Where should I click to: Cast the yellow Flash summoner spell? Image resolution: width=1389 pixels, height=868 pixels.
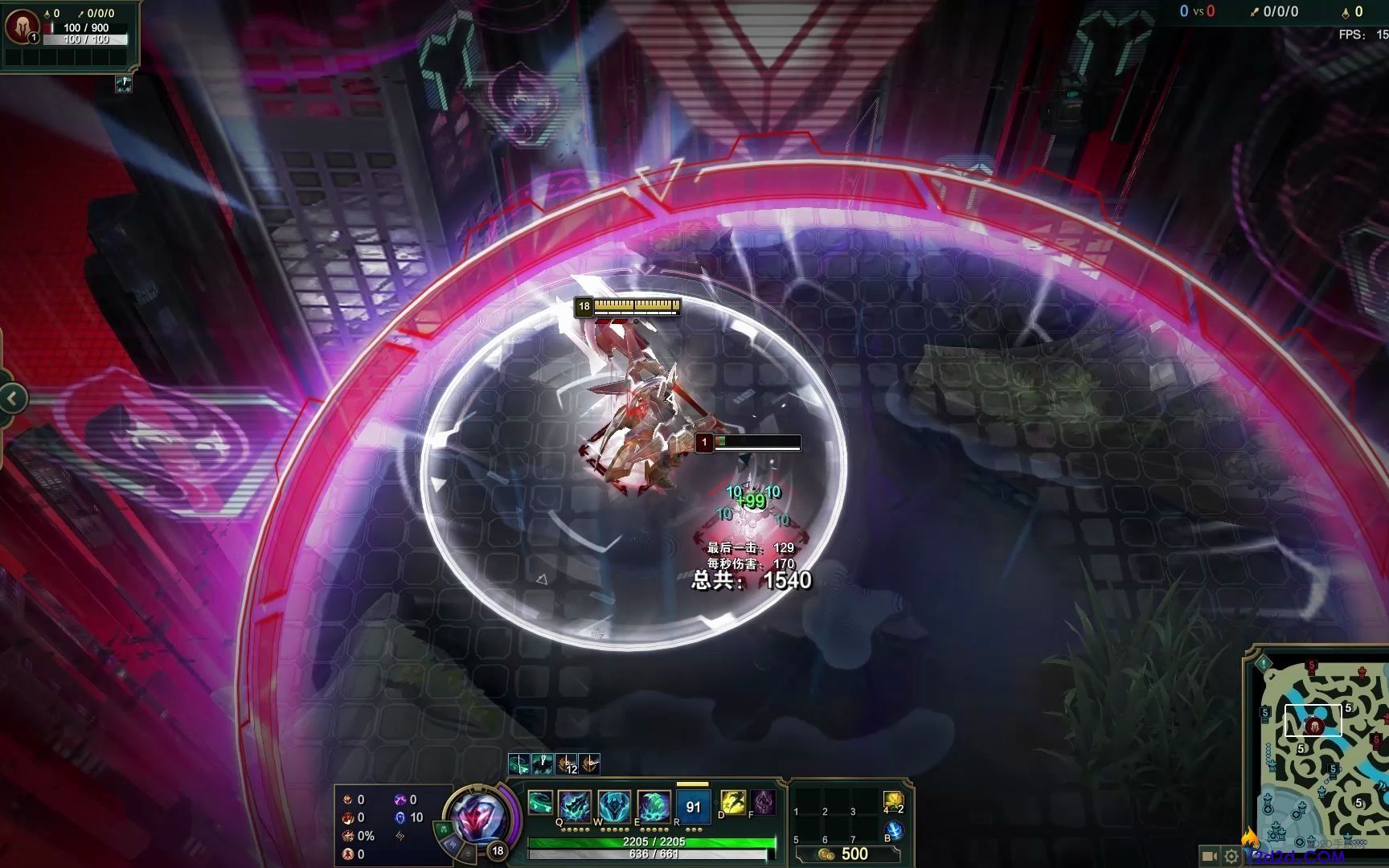pos(733,801)
